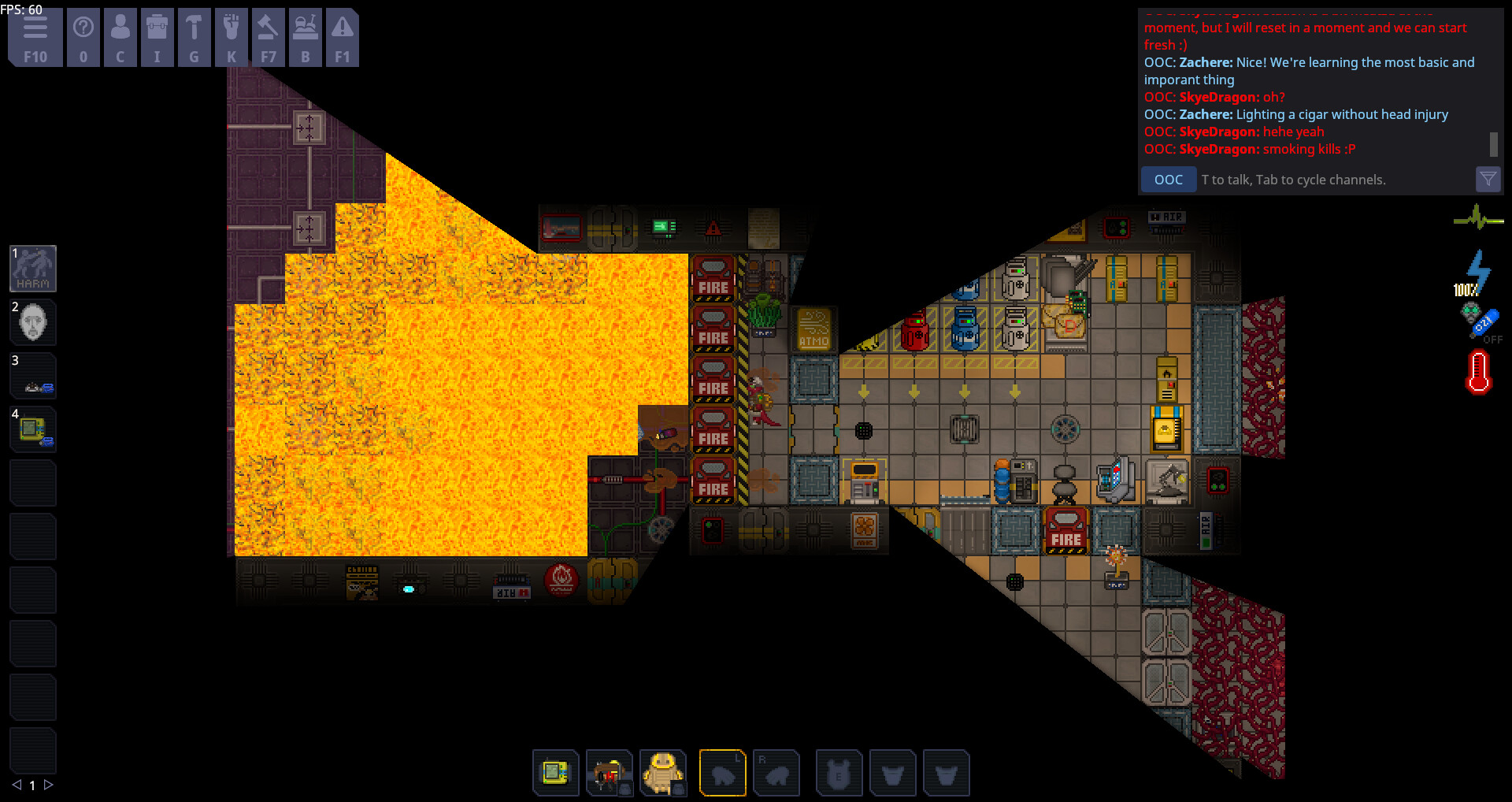Image resolution: width=1512 pixels, height=802 pixels.
Task: Open the game menu hamburger icon (F10)
Action: tap(35, 36)
